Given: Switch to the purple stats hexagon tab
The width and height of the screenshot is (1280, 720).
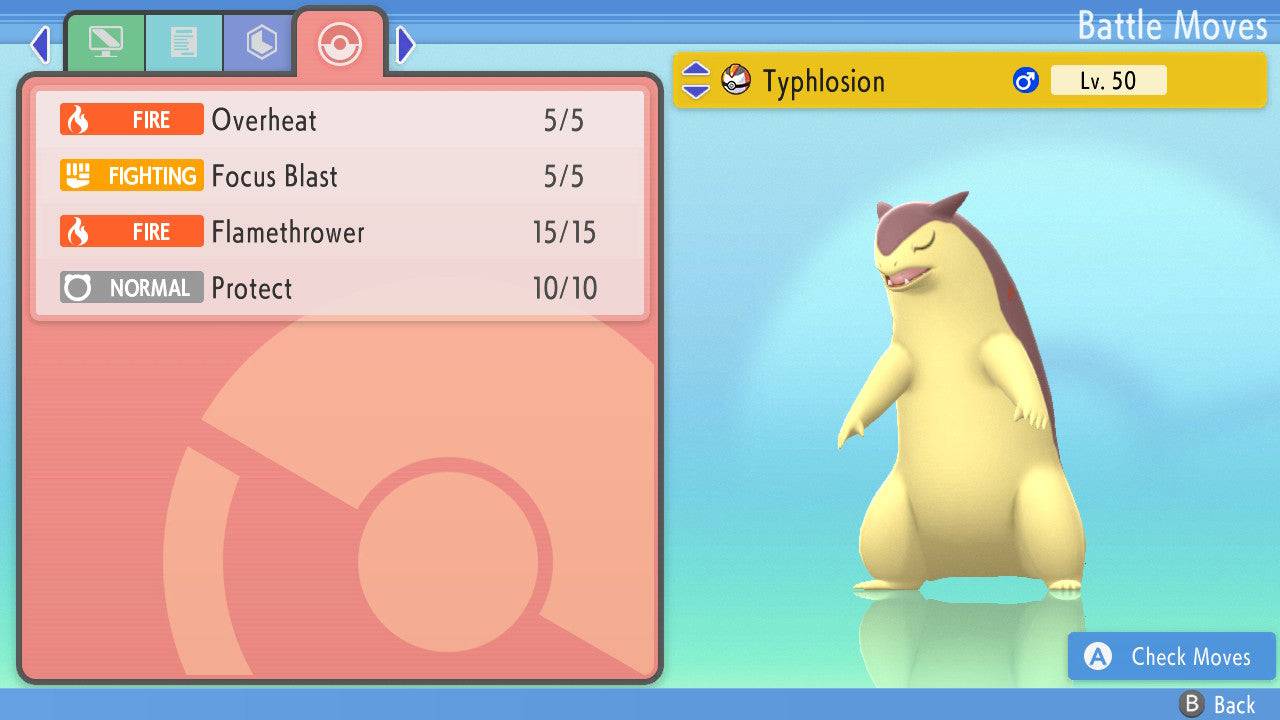Looking at the screenshot, I should coord(261,43).
